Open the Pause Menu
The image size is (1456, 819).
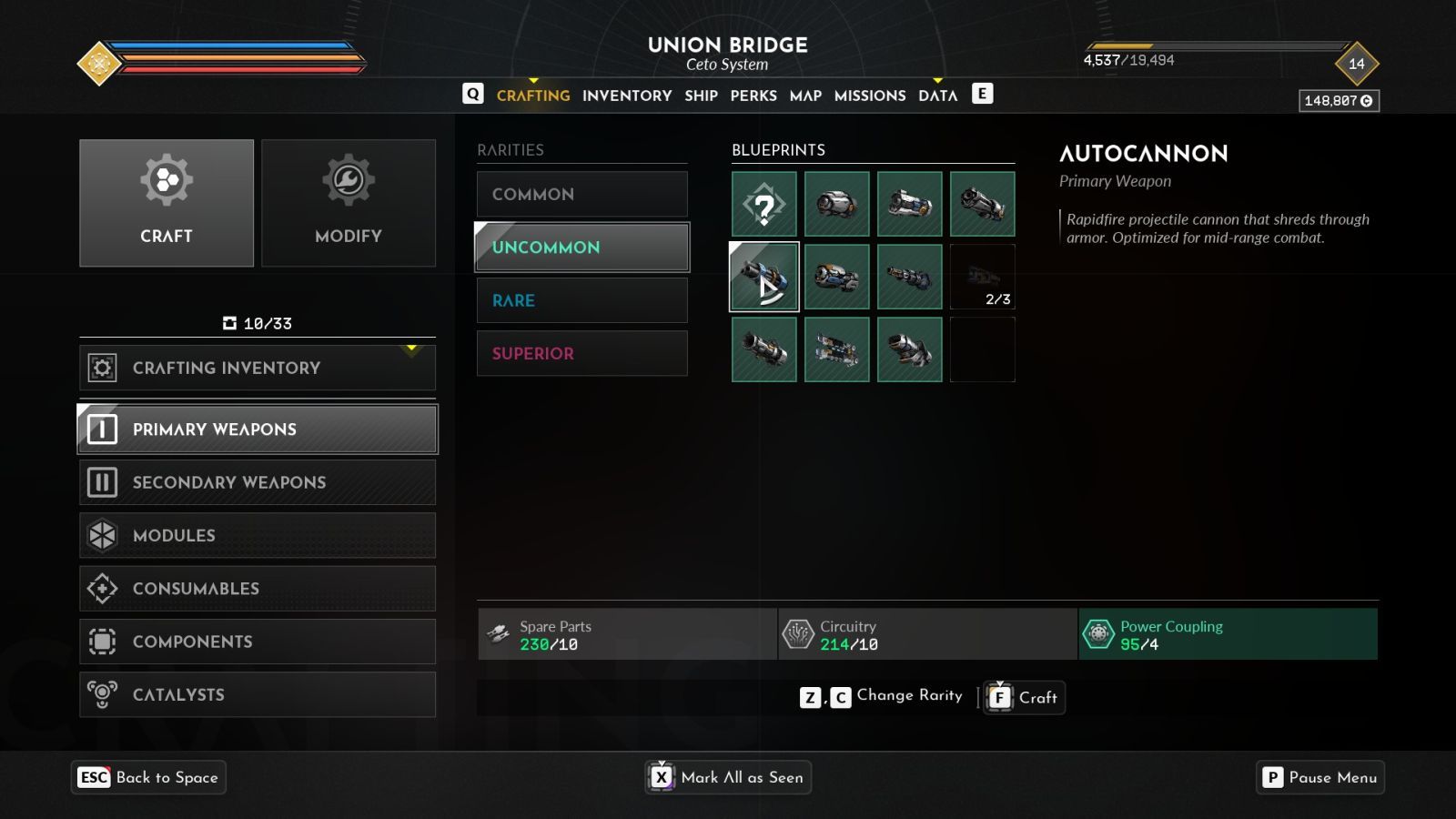(1320, 777)
